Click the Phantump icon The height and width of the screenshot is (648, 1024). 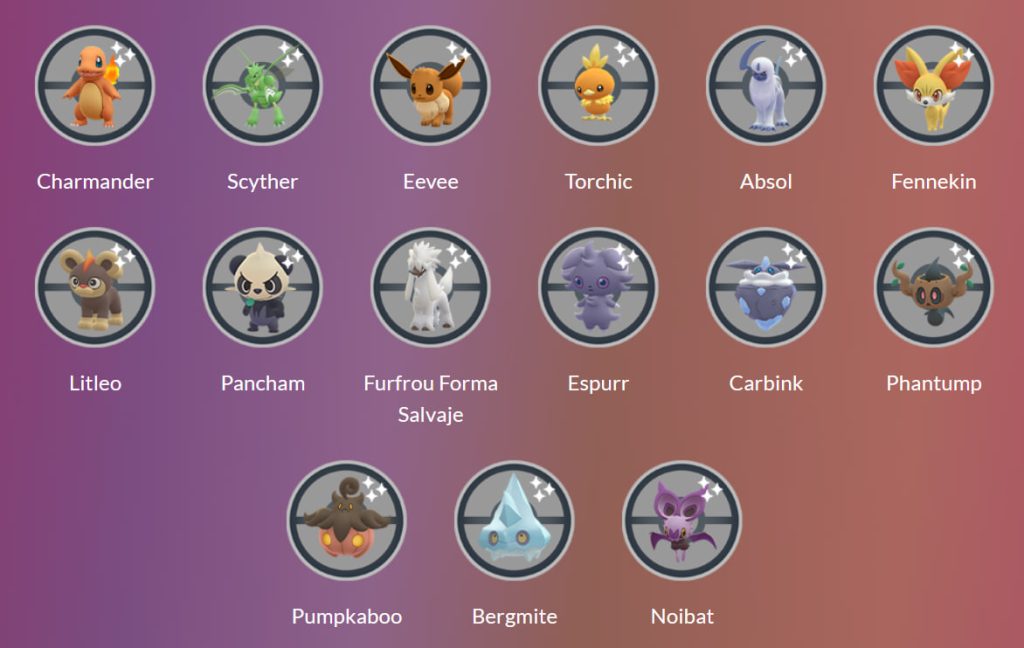click(934, 288)
